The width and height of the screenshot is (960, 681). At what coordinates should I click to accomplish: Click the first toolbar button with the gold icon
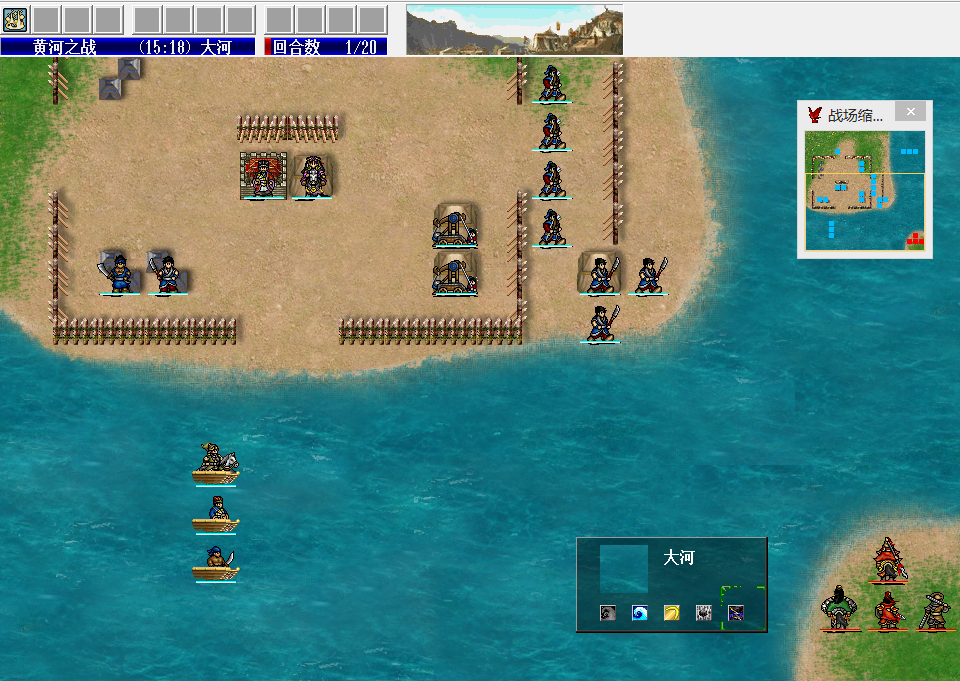coord(15,19)
